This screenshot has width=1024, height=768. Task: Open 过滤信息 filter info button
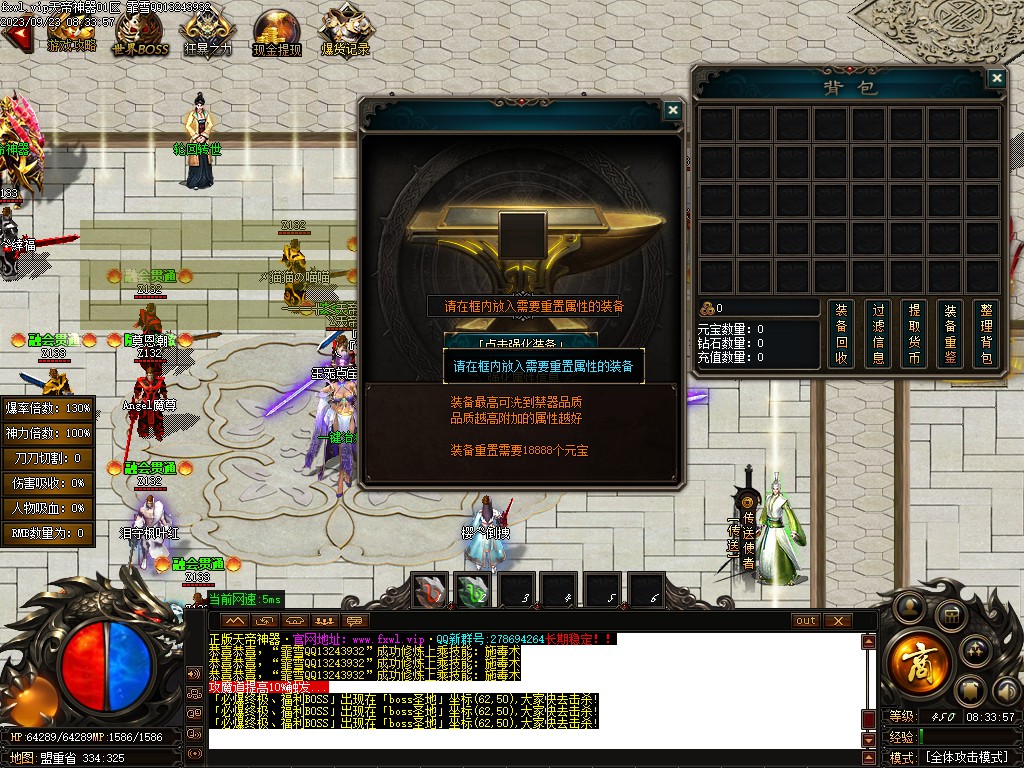click(878, 334)
